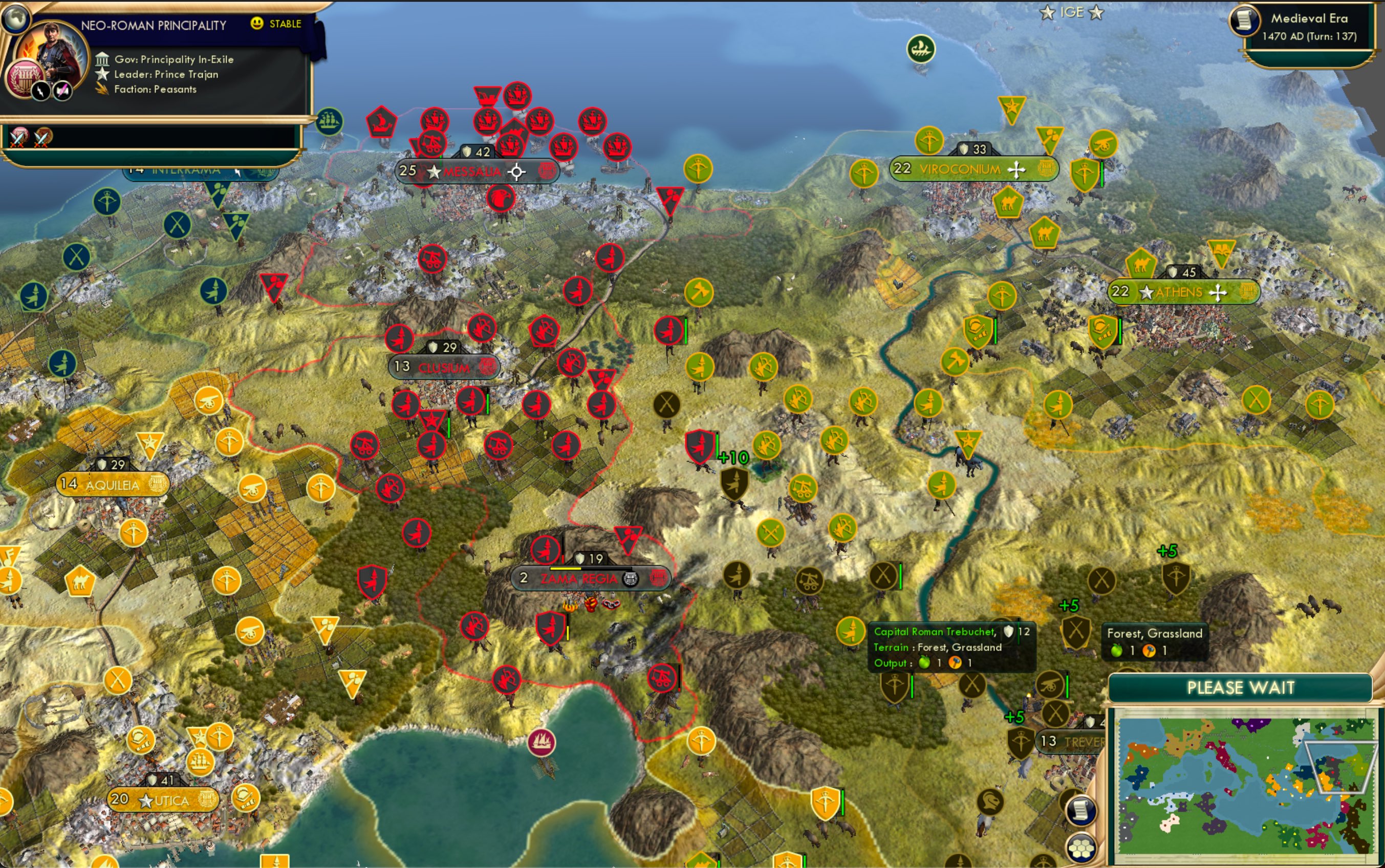Click Zama Regia's yellow growth progress bar
The height and width of the screenshot is (868, 1385).
click(x=566, y=569)
